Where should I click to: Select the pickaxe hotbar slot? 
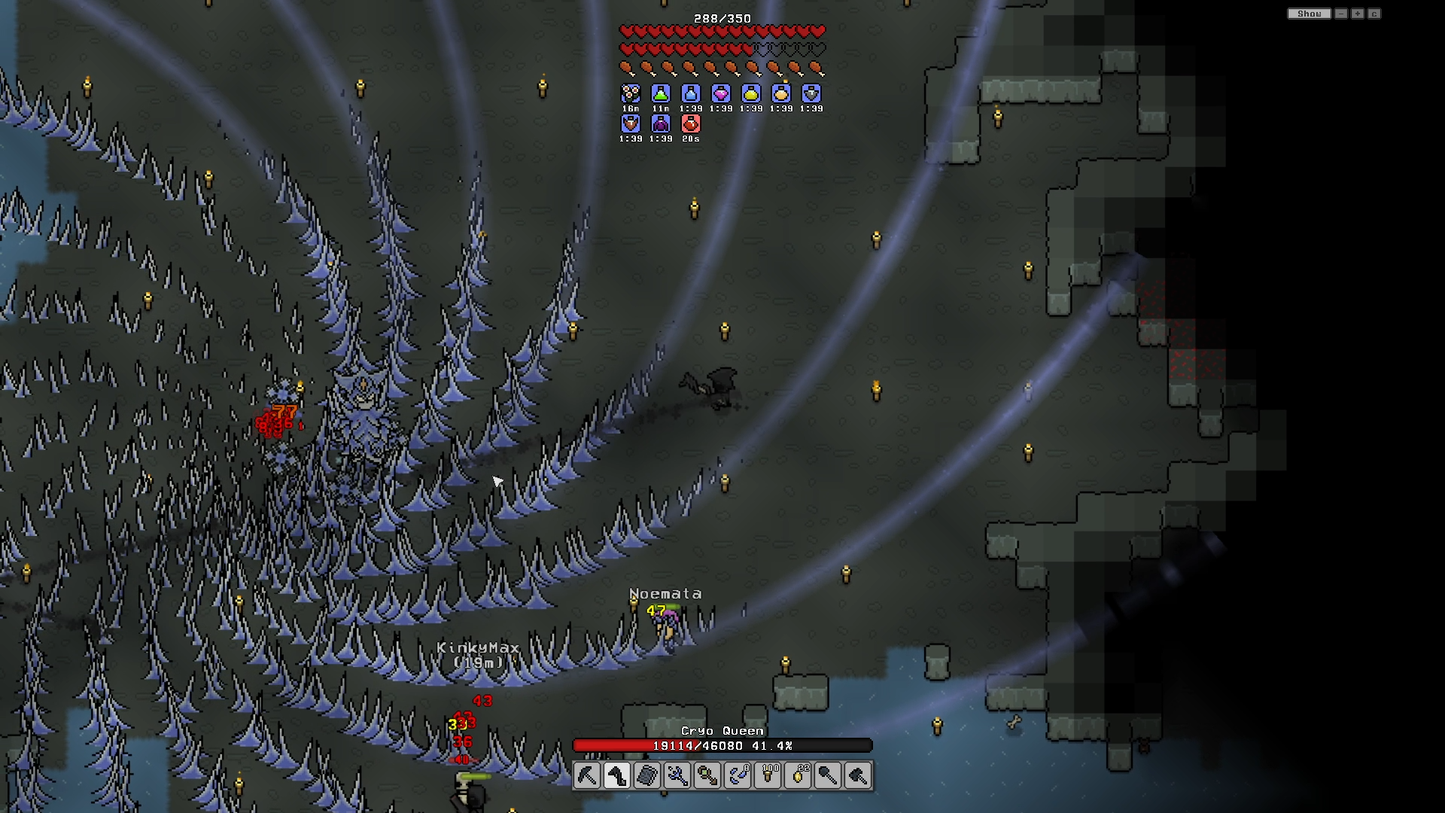coord(587,776)
